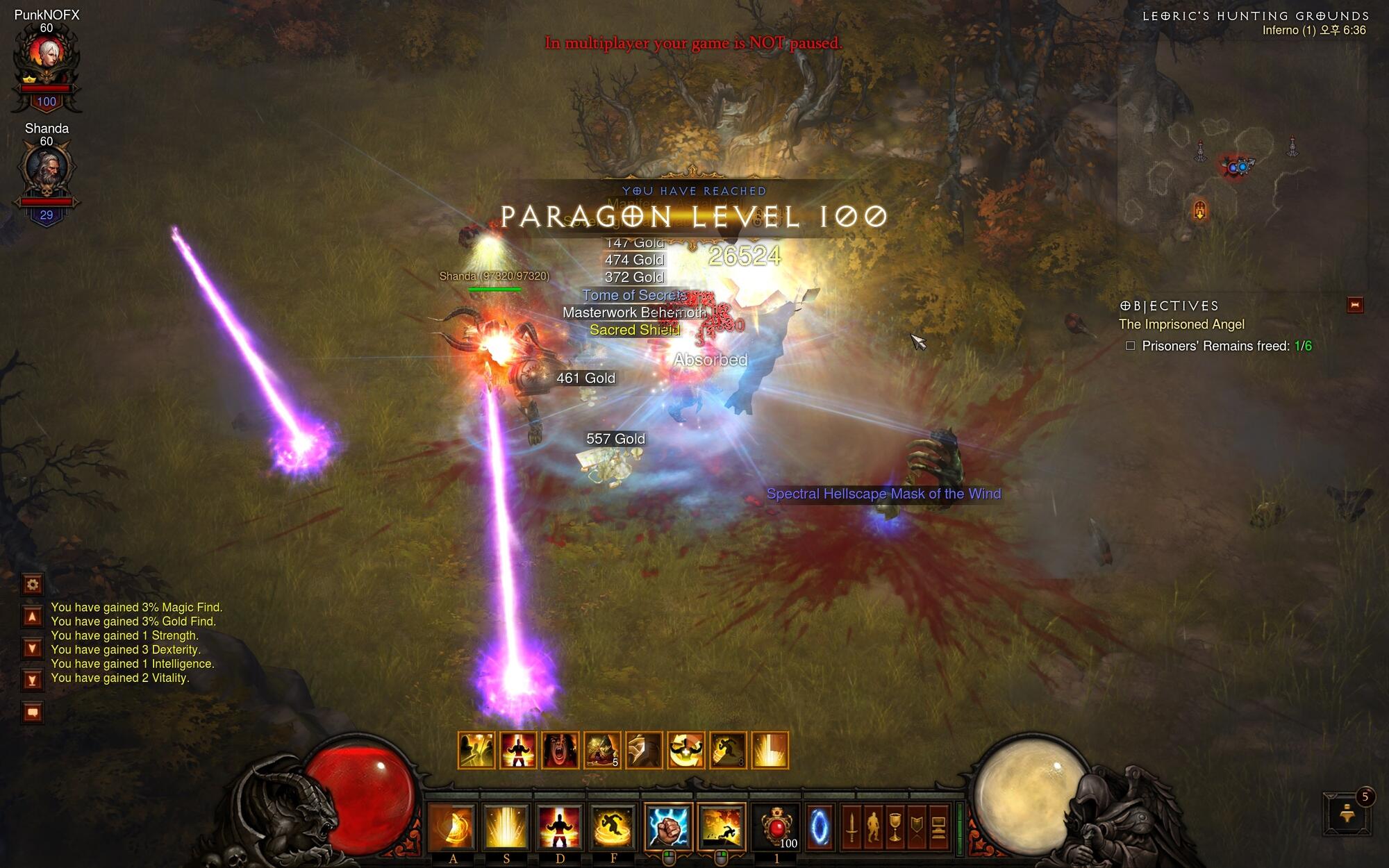Open the skills menu with sword icon
1389x868 pixels.
[851, 828]
